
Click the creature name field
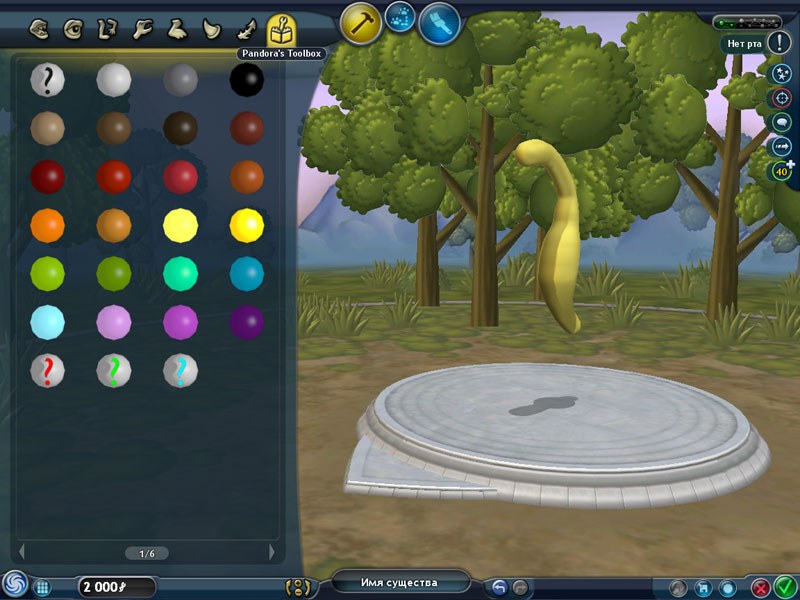point(399,582)
